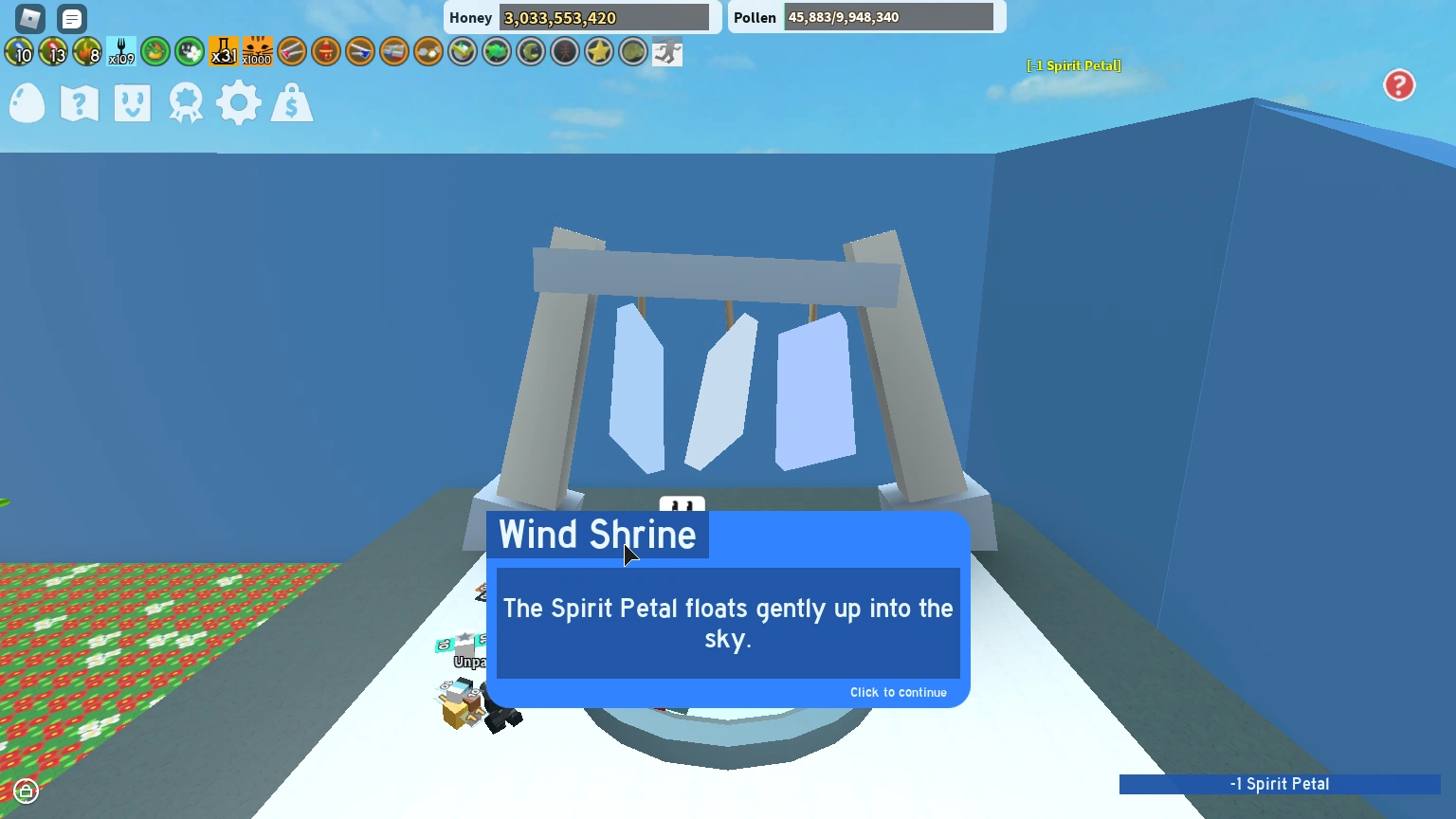Open the map with the question mark icon
This screenshot has height=819, width=1456.
[79, 102]
